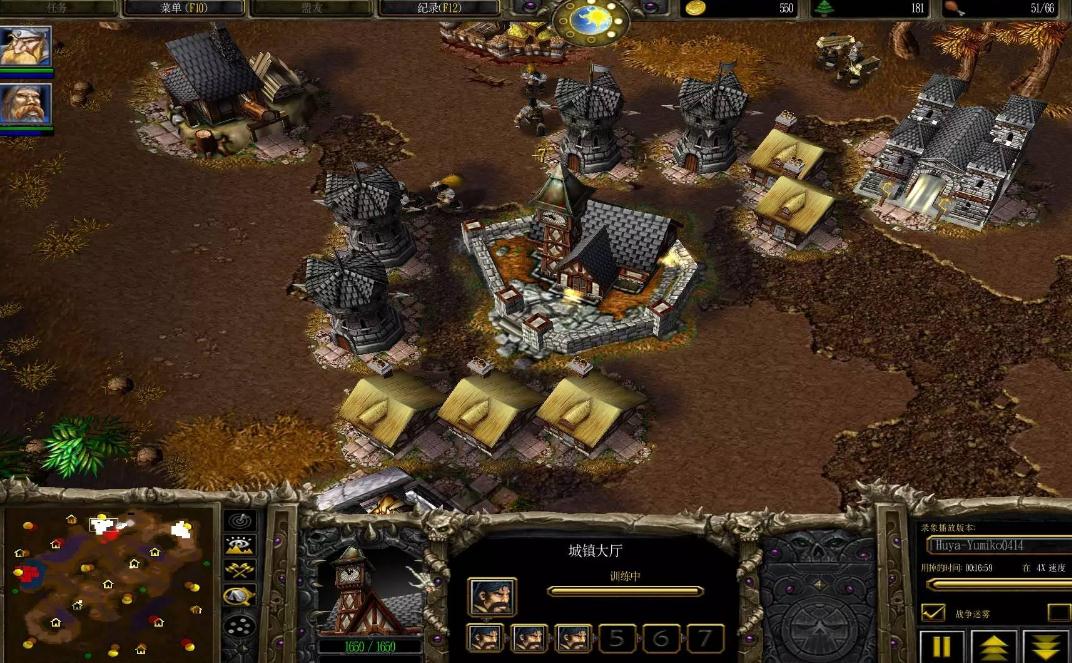Select the helmeted Mountain King hero portrait
Image resolution: width=1072 pixels, height=663 pixels.
click(x=24, y=47)
